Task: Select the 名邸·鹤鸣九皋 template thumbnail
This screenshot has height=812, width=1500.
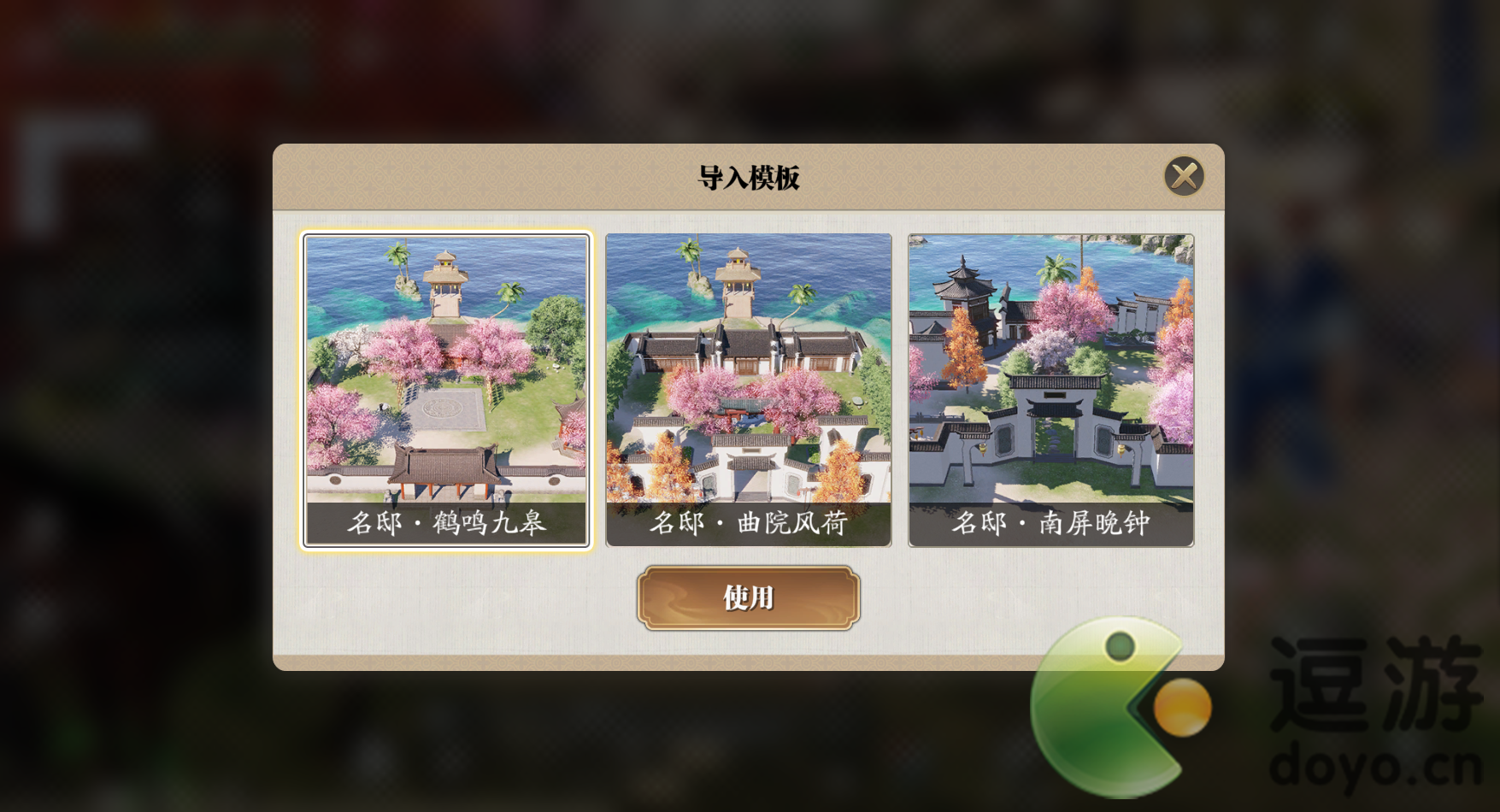Action: click(x=445, y=385)
